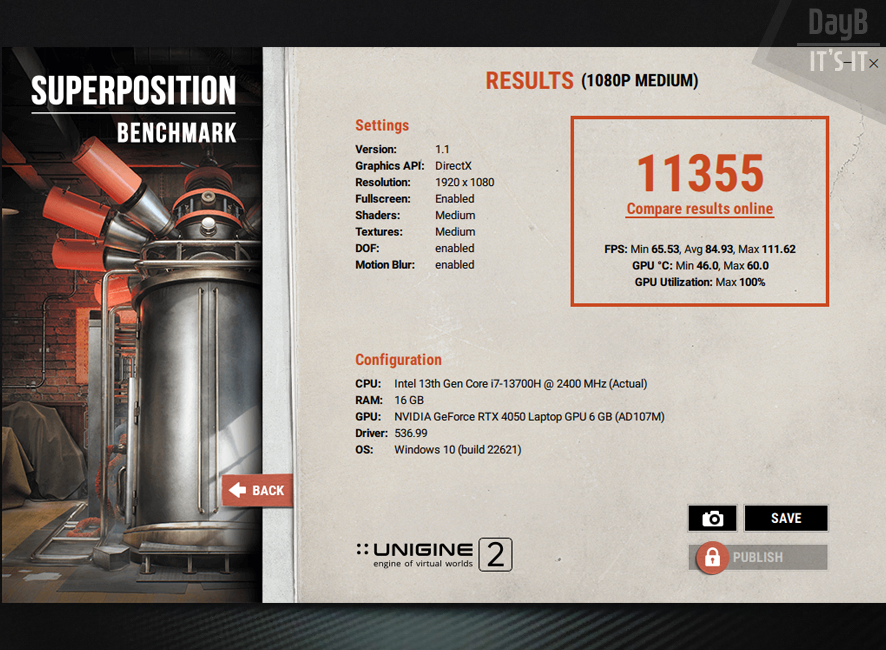Go back using the BACK button
This screenshot has height=650, width=886.
[257, 490]
